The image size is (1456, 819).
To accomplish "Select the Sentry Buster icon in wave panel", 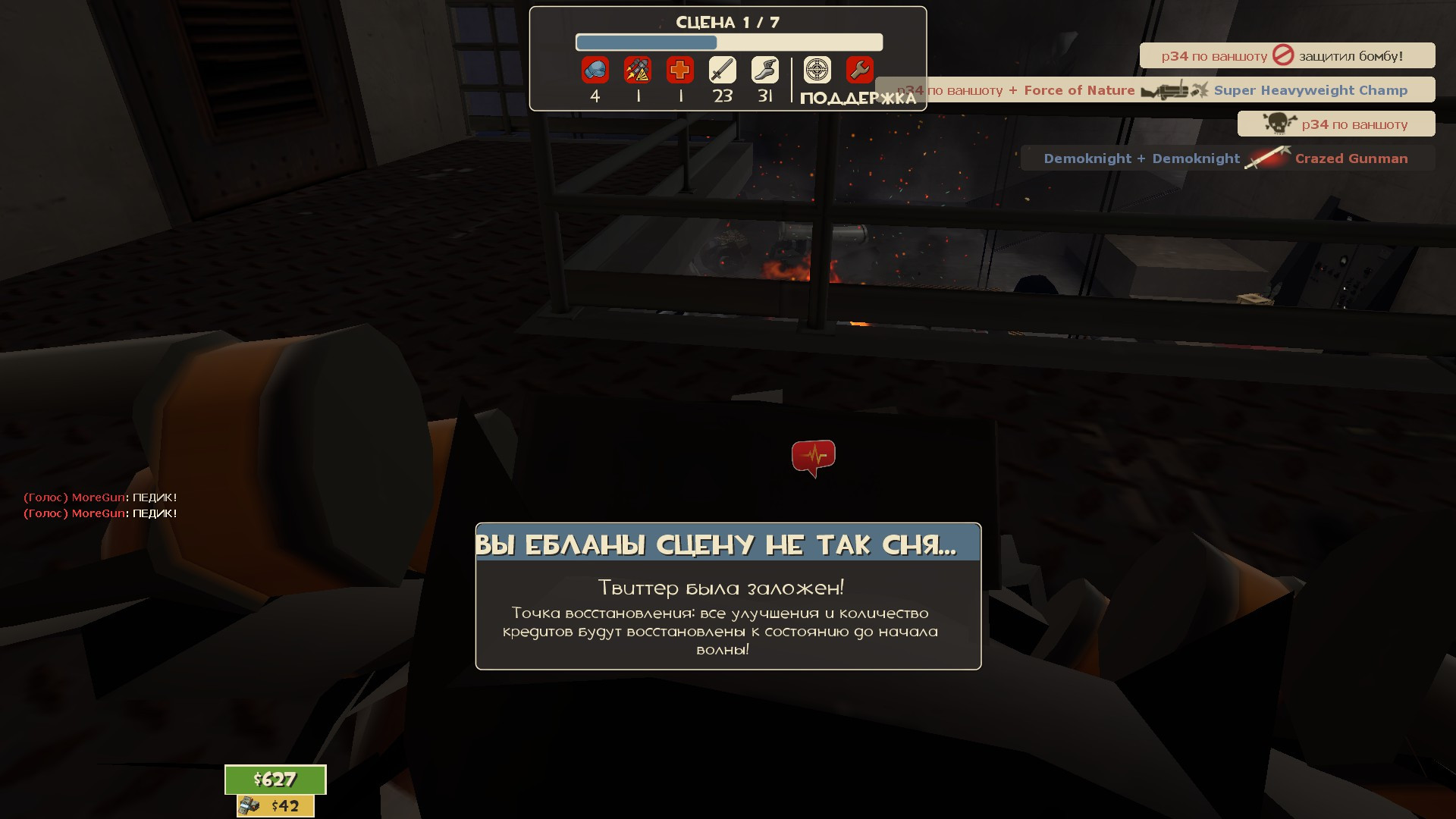I will [638, 70].
